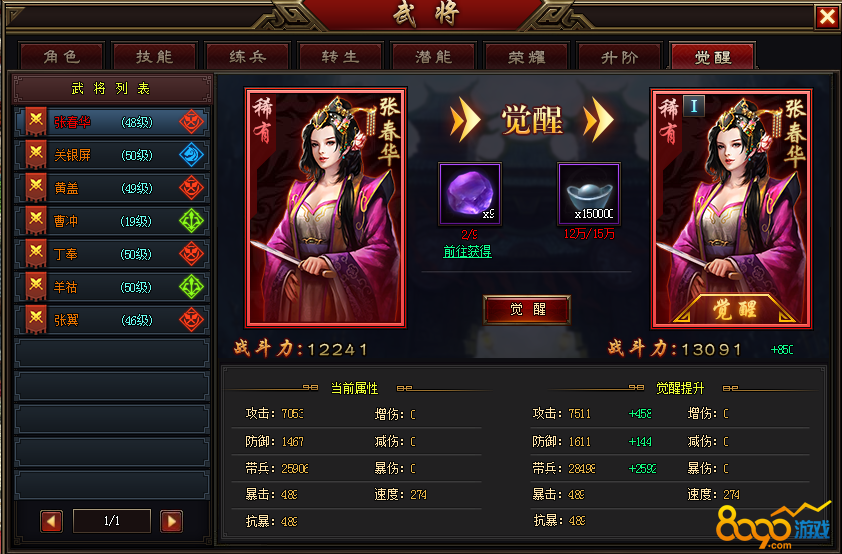
Task: Show the 荣耀 tab
Action: coord(525,57)
